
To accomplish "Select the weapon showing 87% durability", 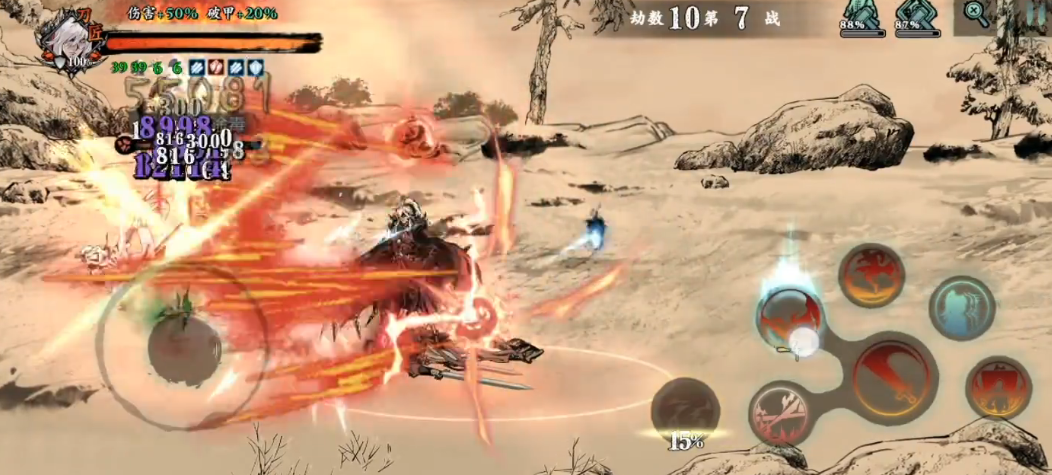I will (x=916, y=17).
